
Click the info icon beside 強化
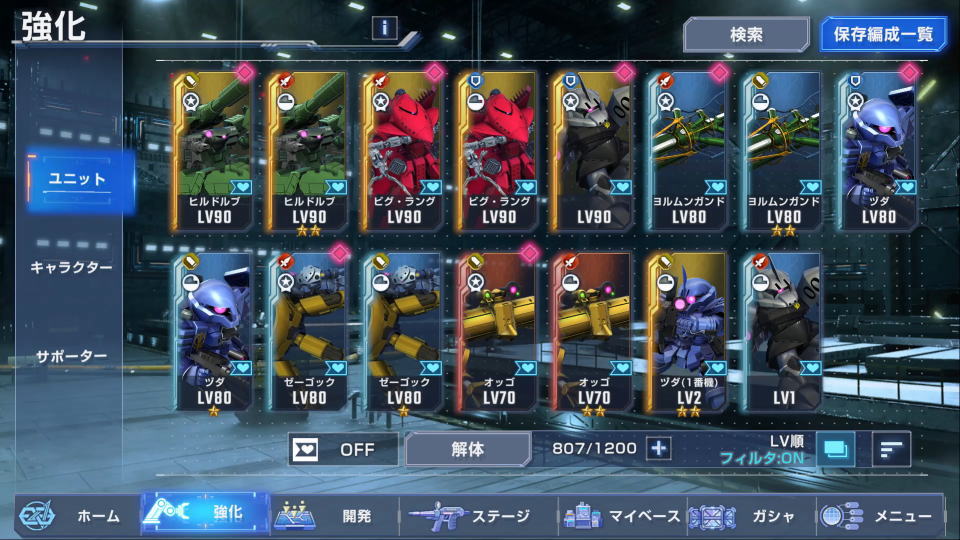[x=385, y=28]
